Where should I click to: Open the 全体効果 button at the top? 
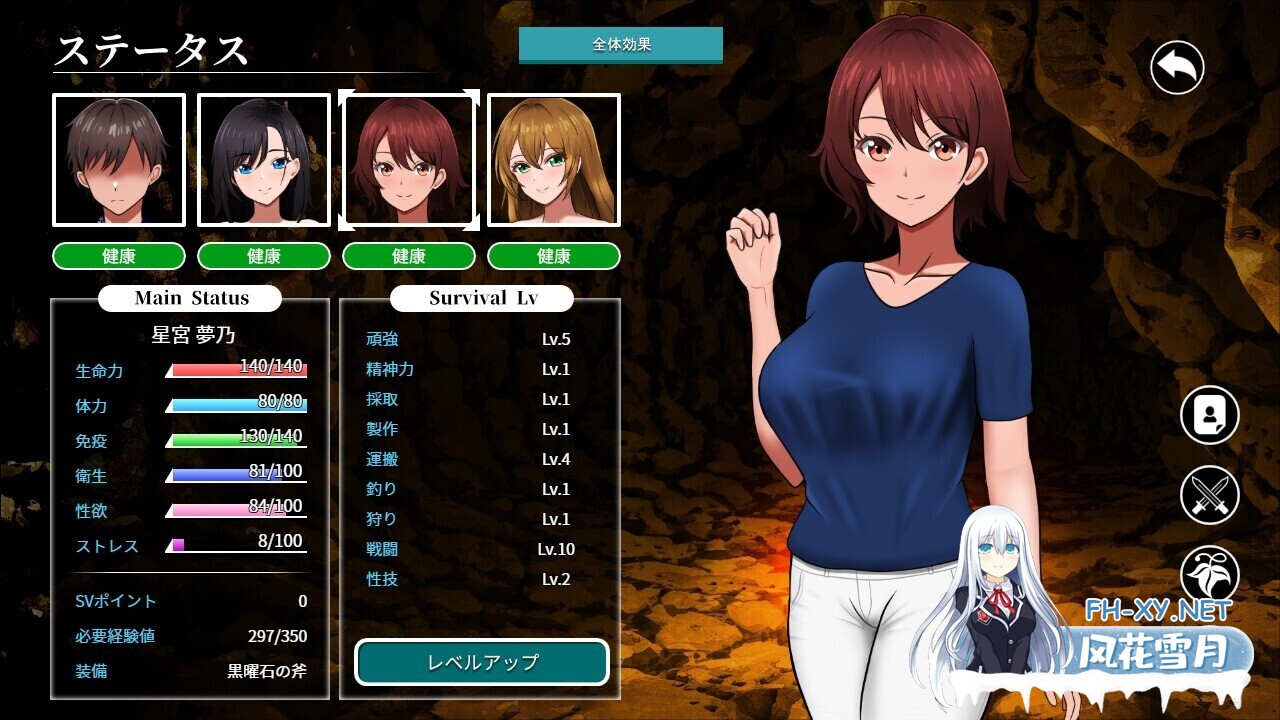(620, 44)
